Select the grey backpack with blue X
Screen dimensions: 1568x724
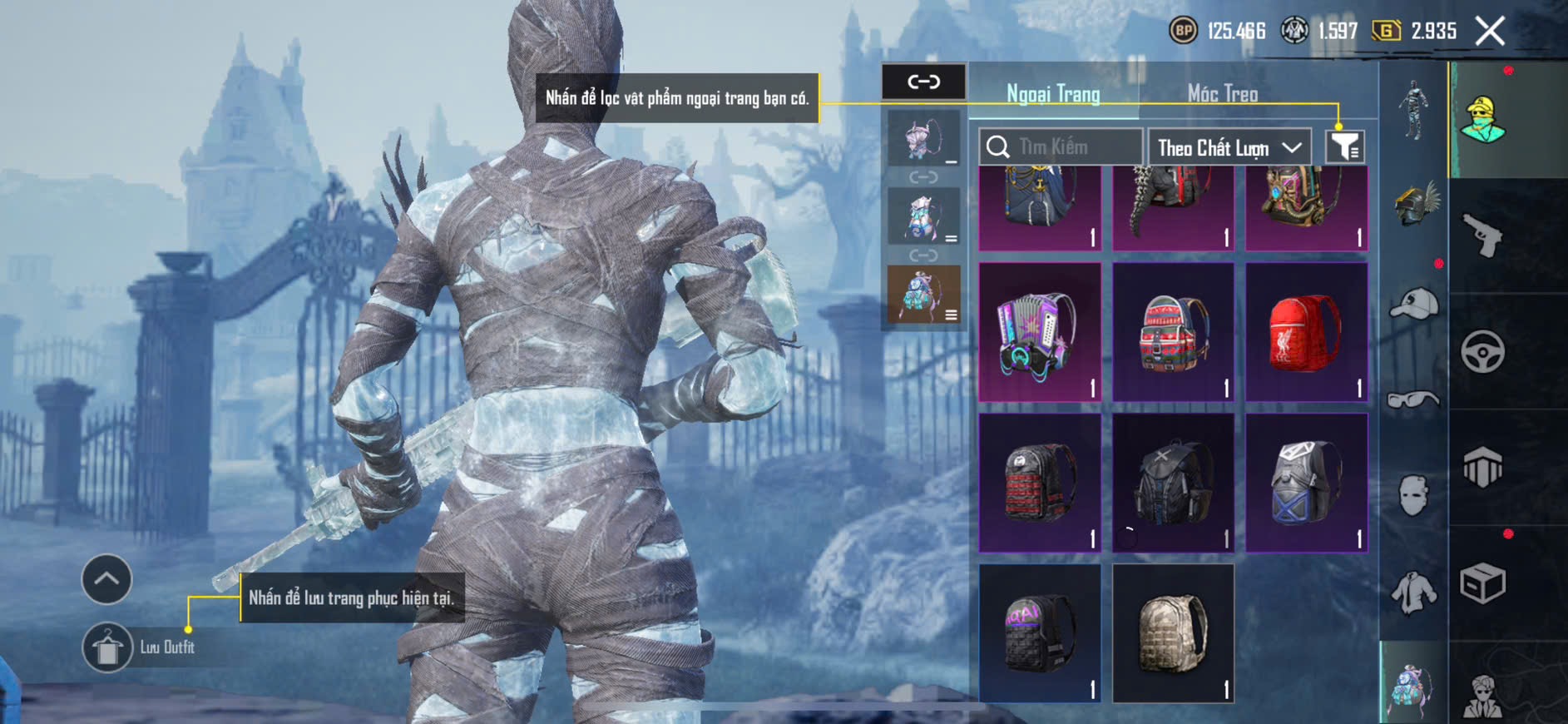tap(1306, 483)
